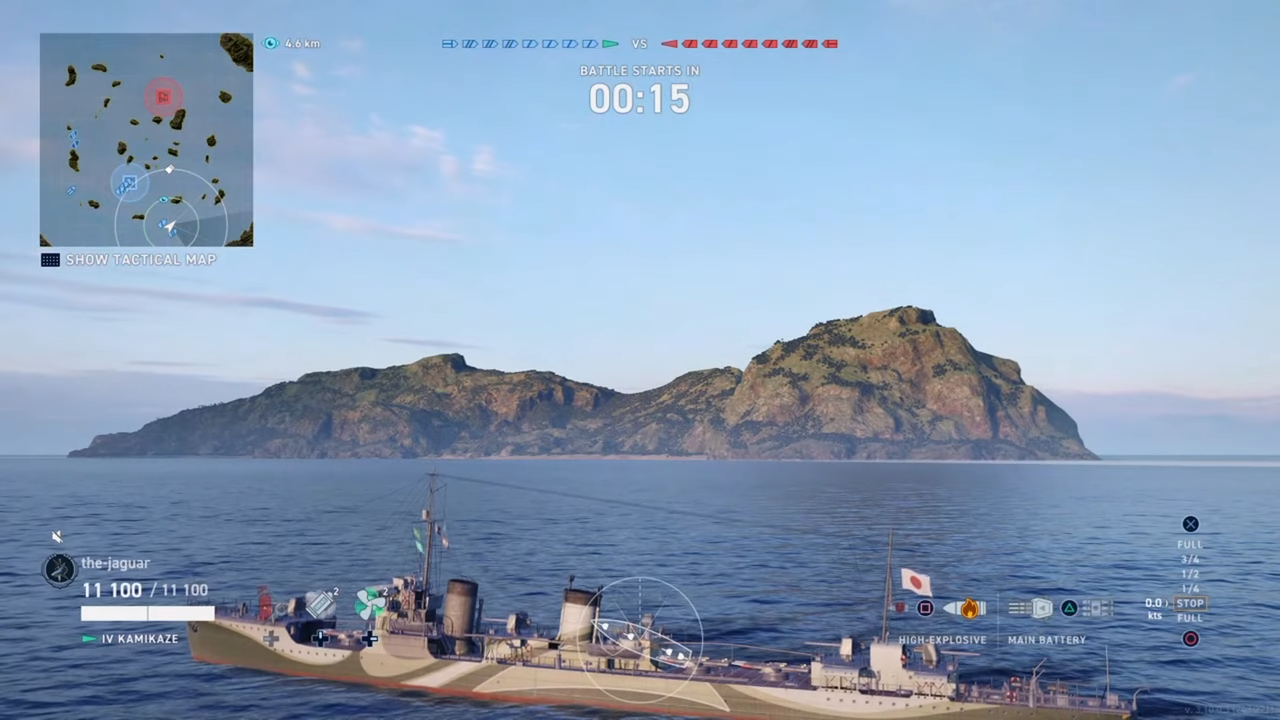This screenshot has height=720, width=1280.
Task: Select FULL ahead on the throttle gauge
Action: click(x=1189, y=543)
